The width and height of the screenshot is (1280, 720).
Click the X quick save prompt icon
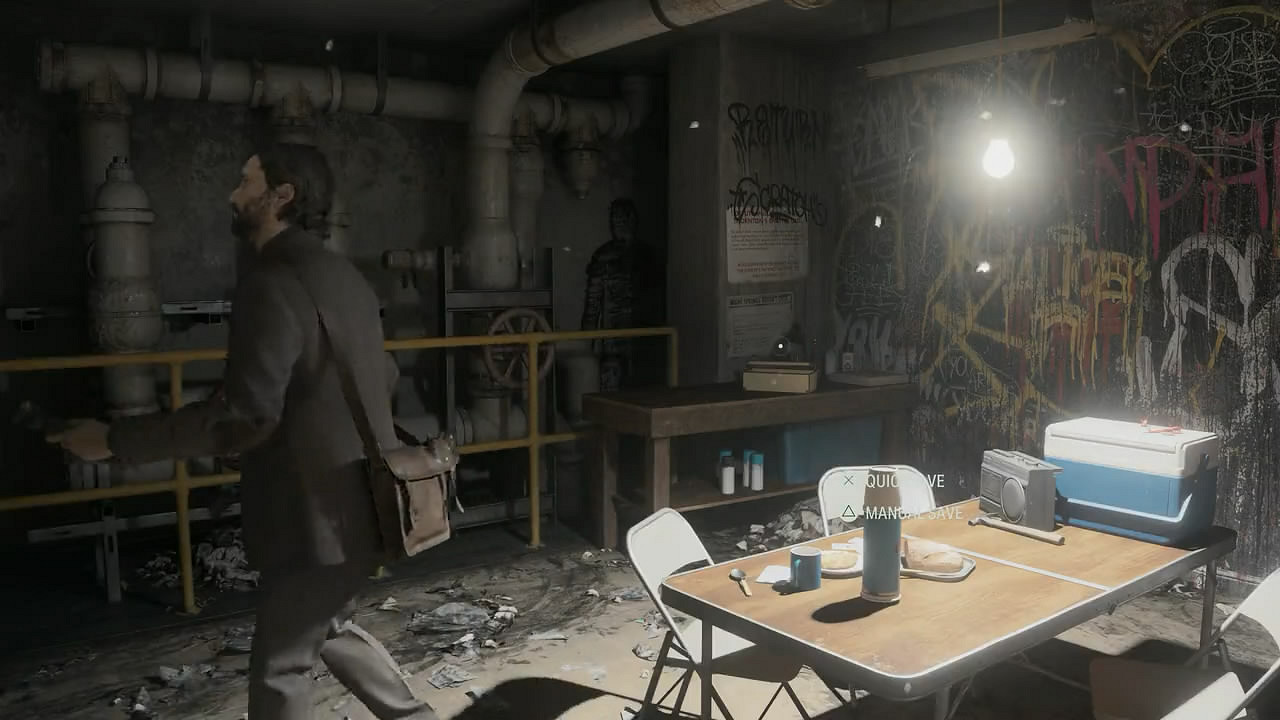click(x=848, y=480)
